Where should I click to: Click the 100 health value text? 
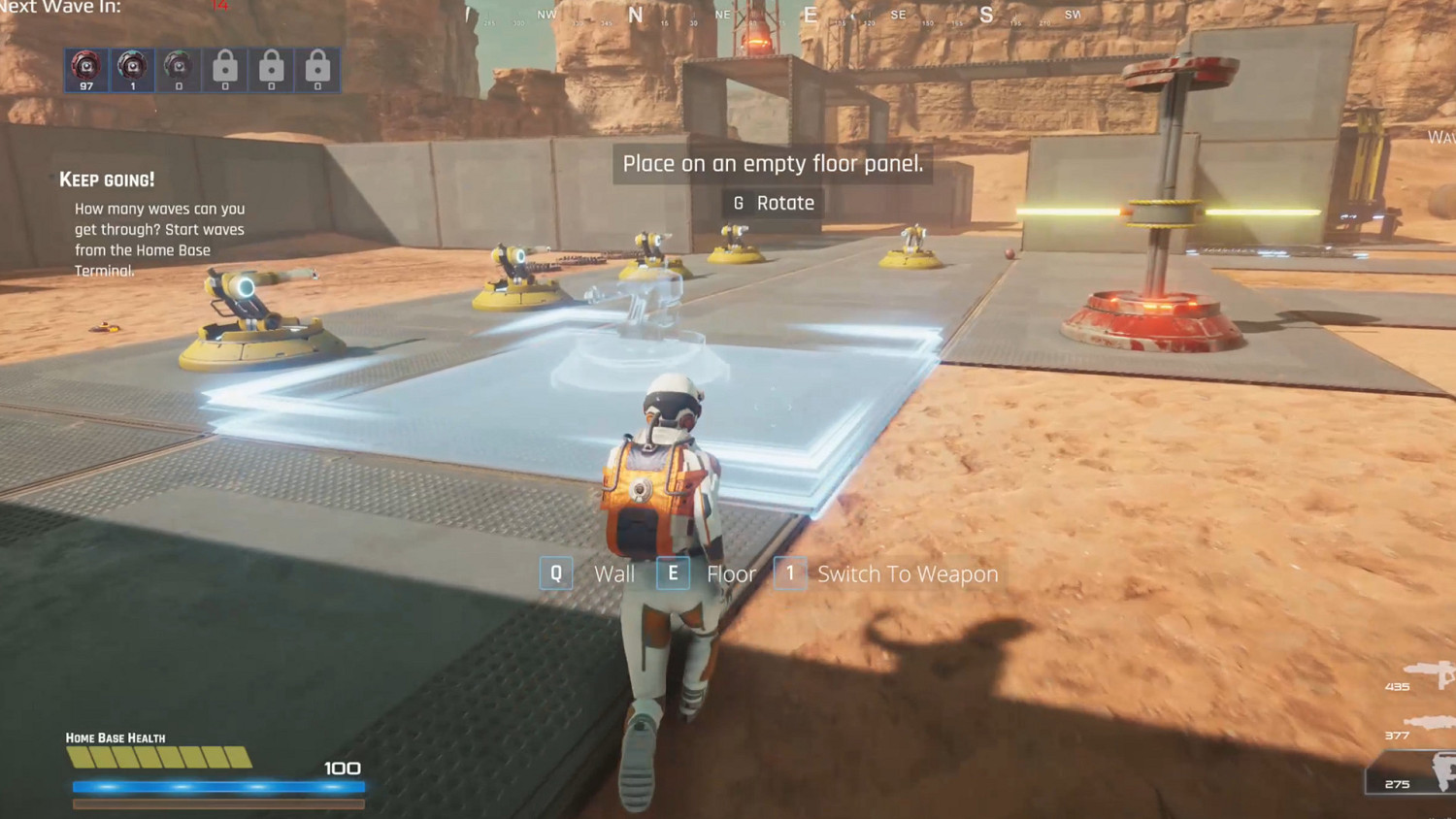(340, 768)
